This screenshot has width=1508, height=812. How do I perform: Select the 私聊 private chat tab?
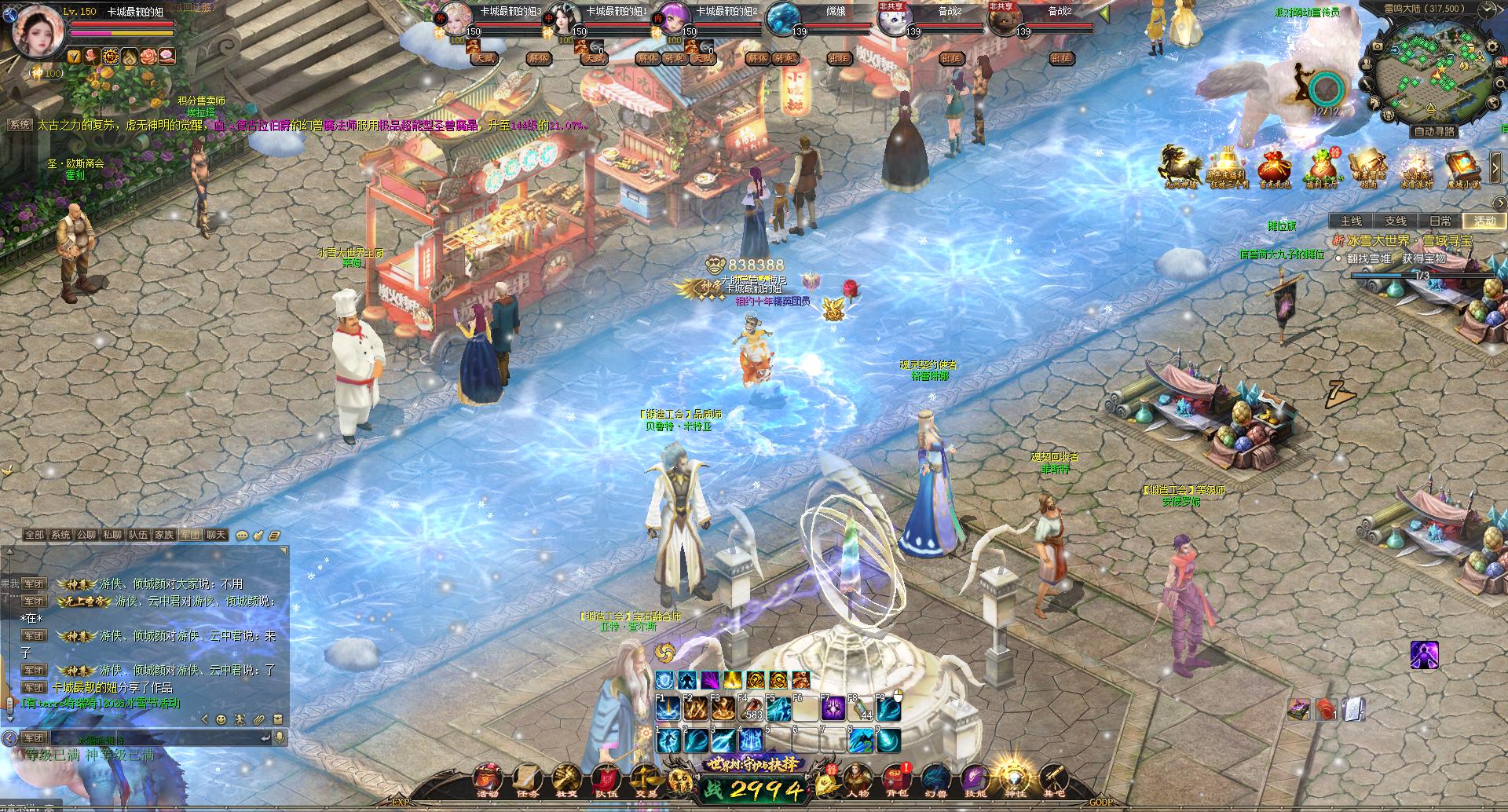(112, 535)
